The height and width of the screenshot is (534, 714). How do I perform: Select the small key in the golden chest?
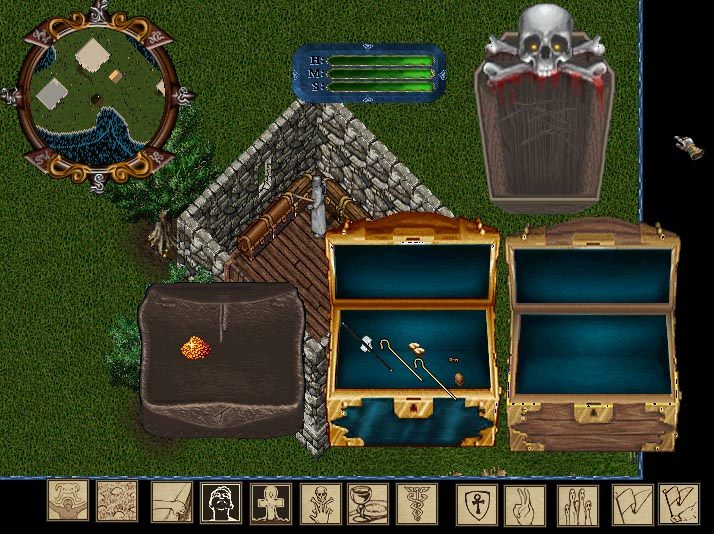point(453,358)
